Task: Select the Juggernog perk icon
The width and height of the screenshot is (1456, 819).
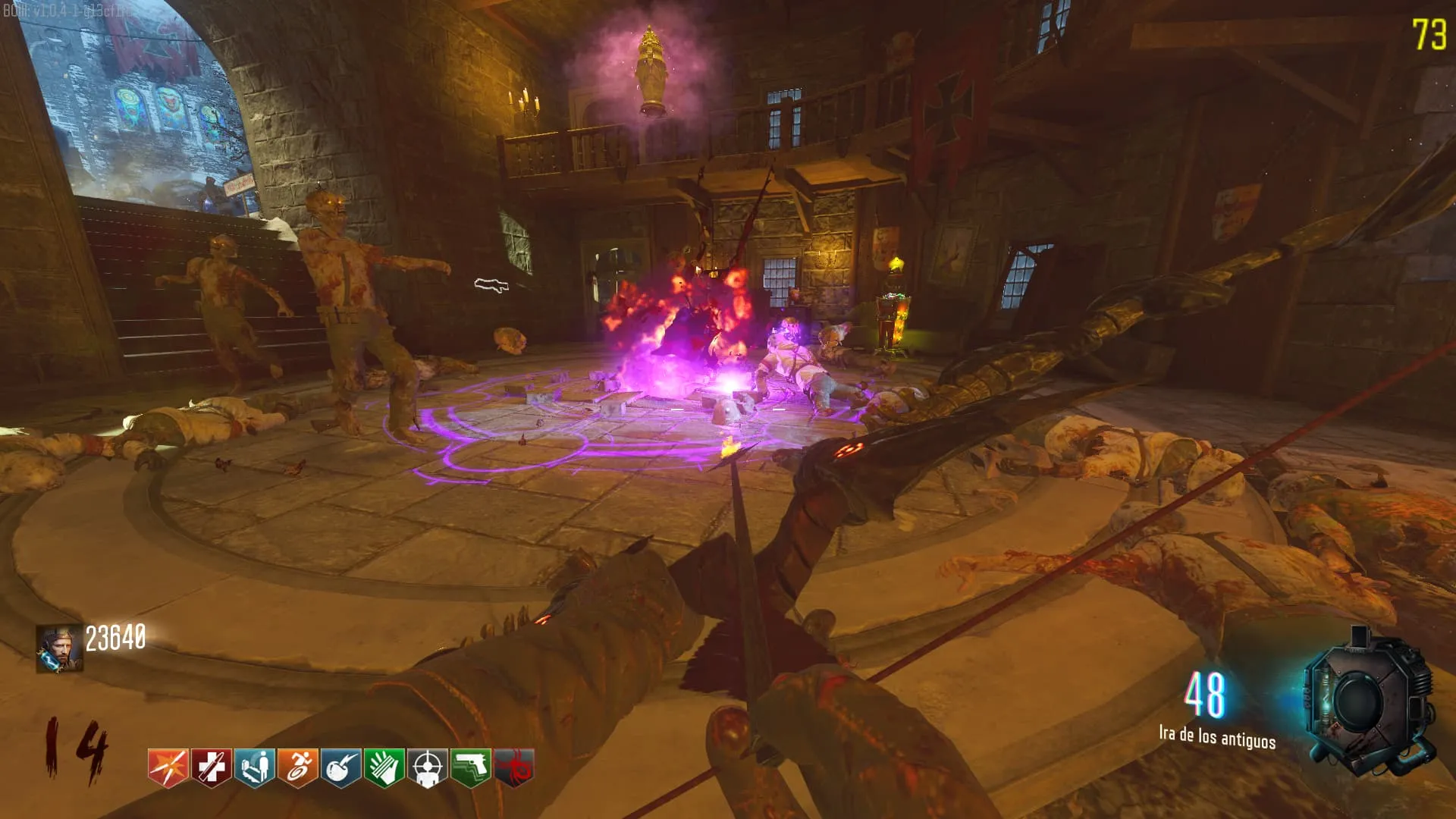Action: tap(212, 767)
